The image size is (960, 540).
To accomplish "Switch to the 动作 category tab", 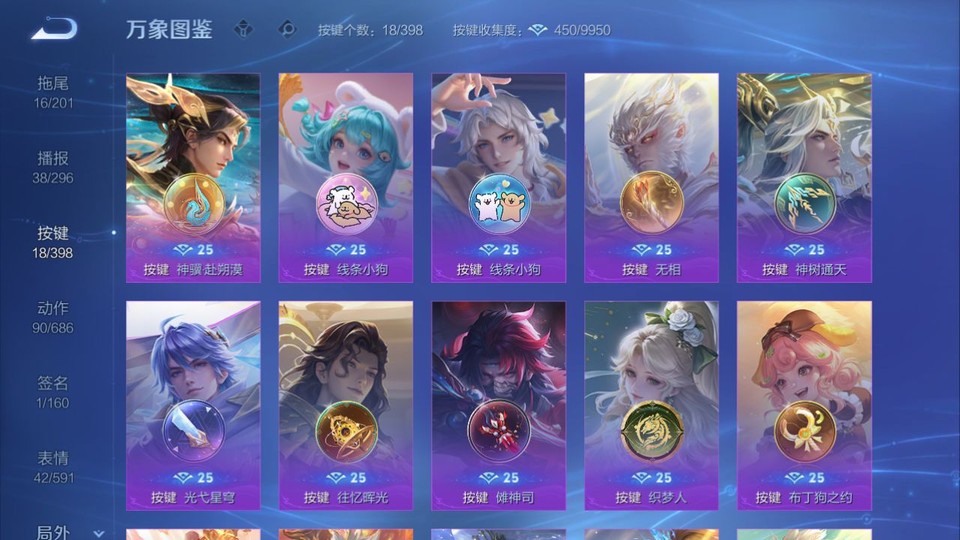I will pos(53,316).
